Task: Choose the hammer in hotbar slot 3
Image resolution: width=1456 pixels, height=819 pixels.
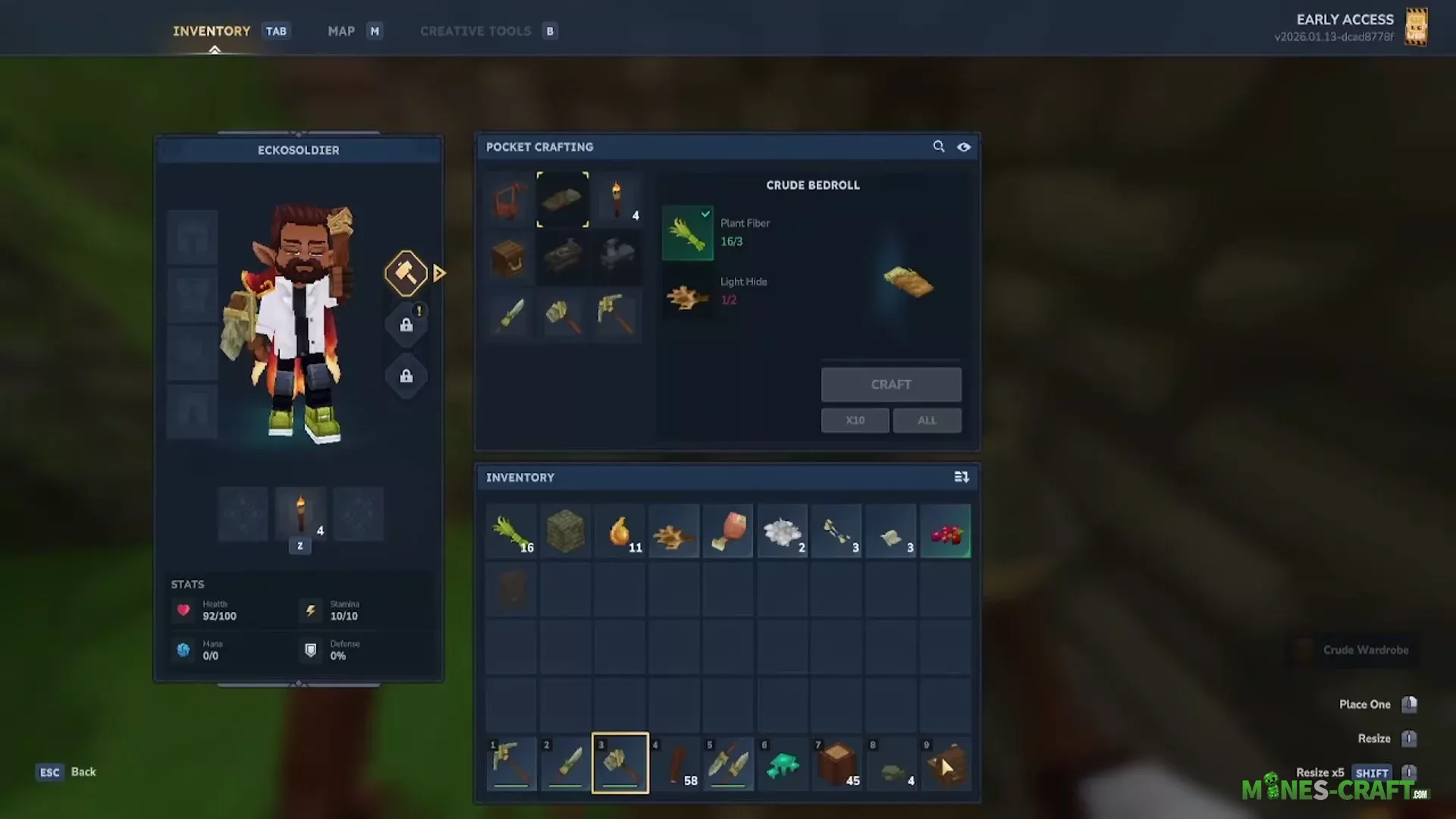Action: pos(620,763)
